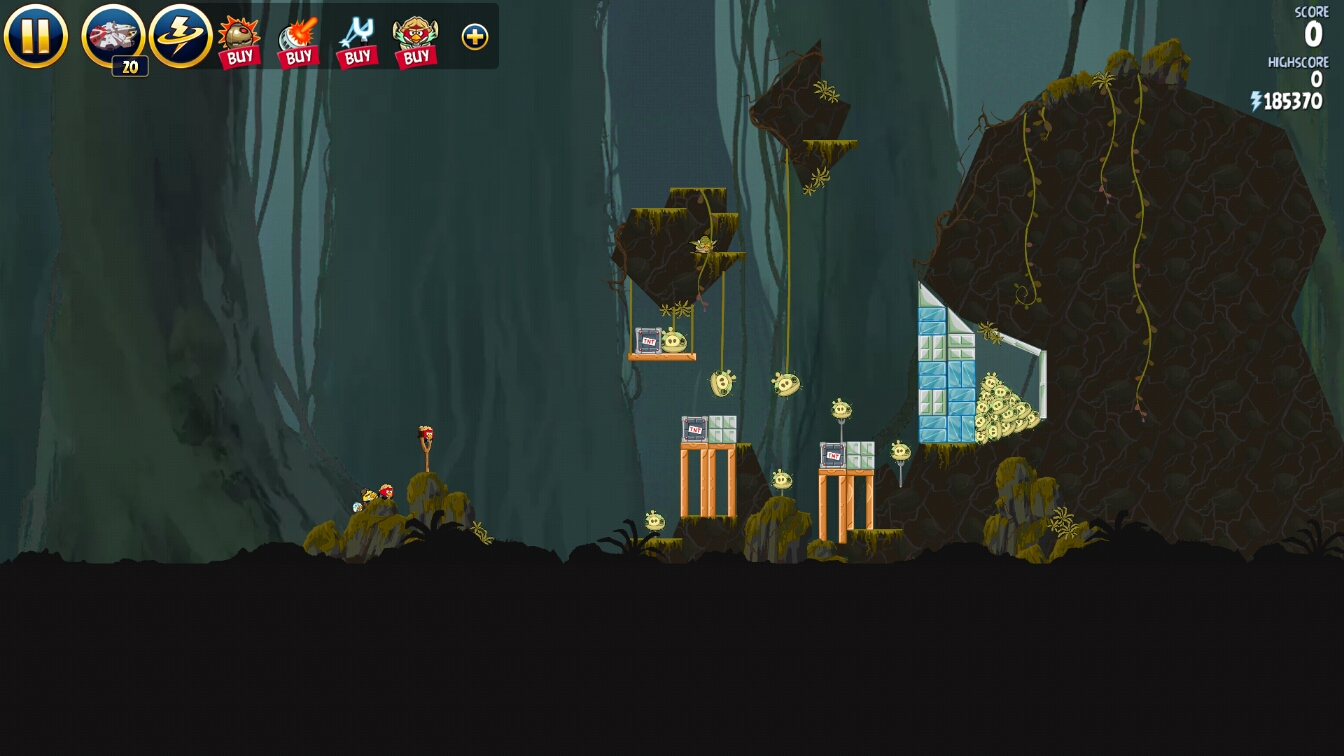Open the lightning bolt power-ups button

point(180,36)
